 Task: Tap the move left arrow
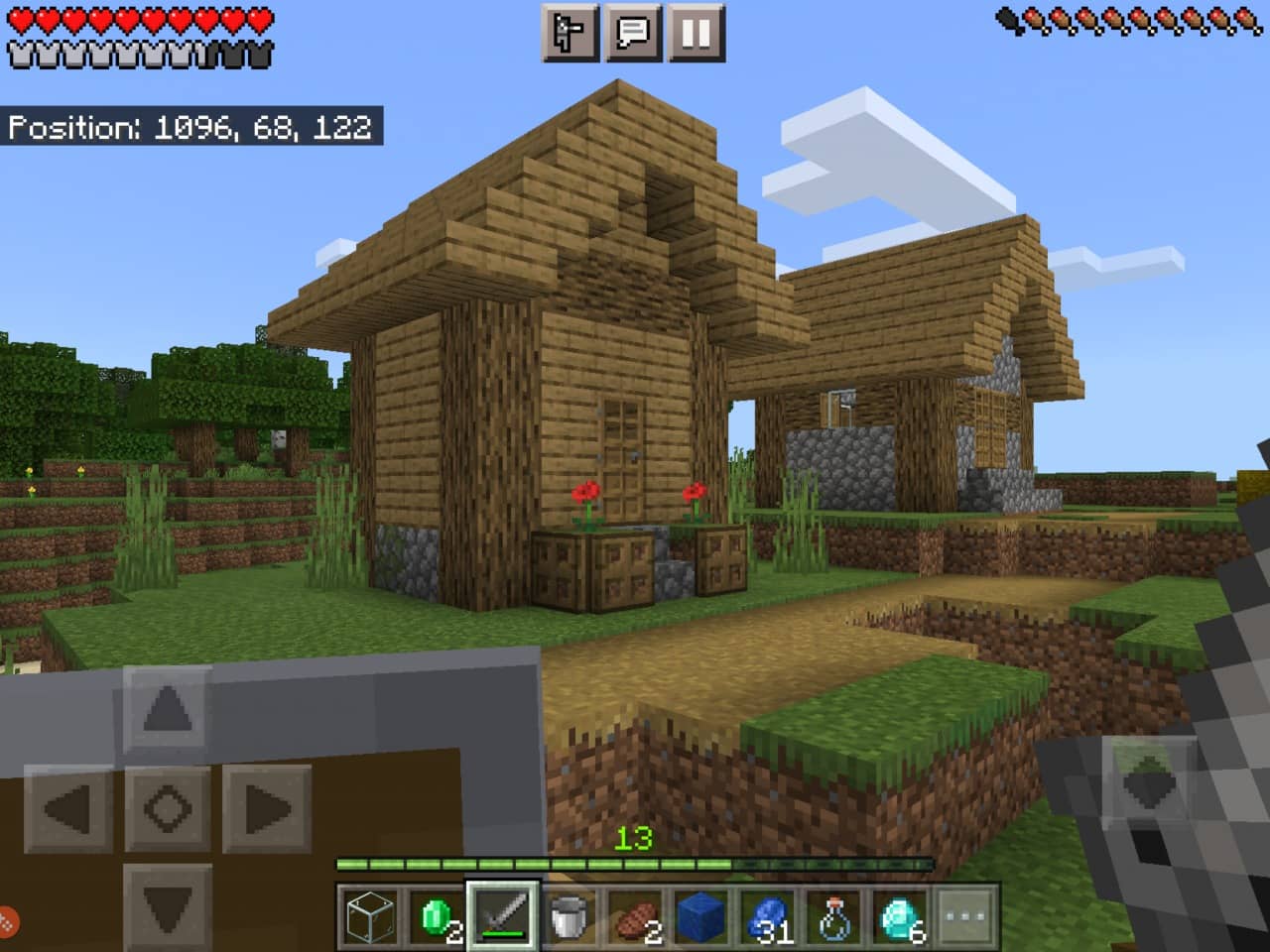click(x=68, y=808)
